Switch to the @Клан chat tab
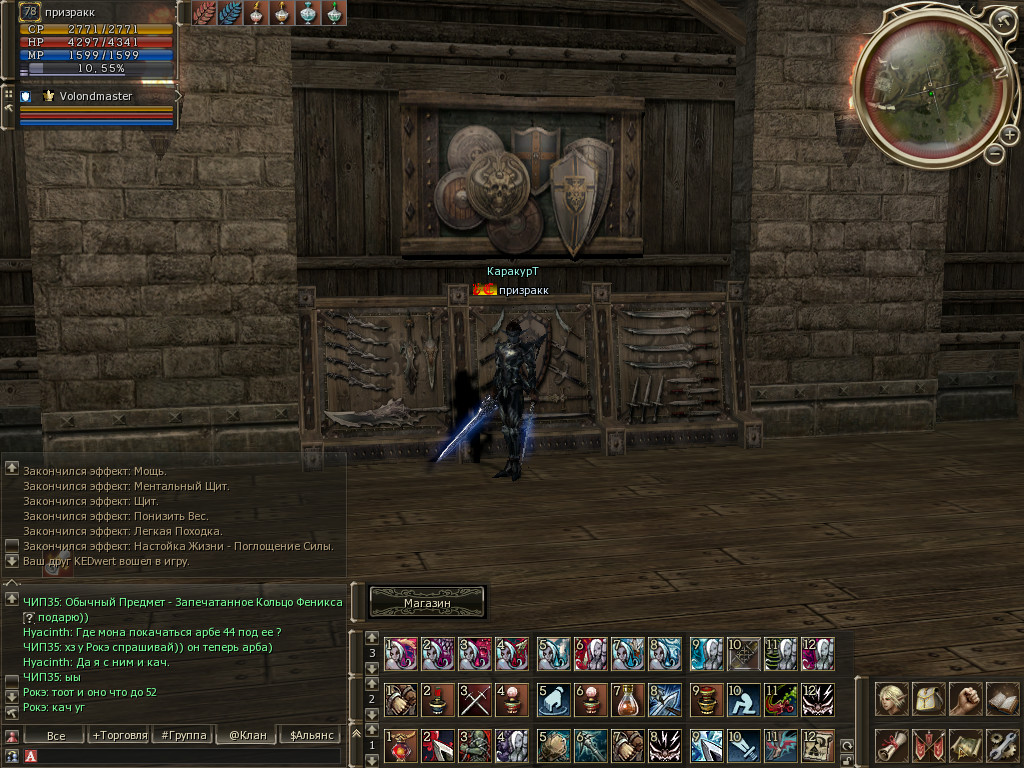The height and width of the screenshot is (768, 1024). [246, 735]
